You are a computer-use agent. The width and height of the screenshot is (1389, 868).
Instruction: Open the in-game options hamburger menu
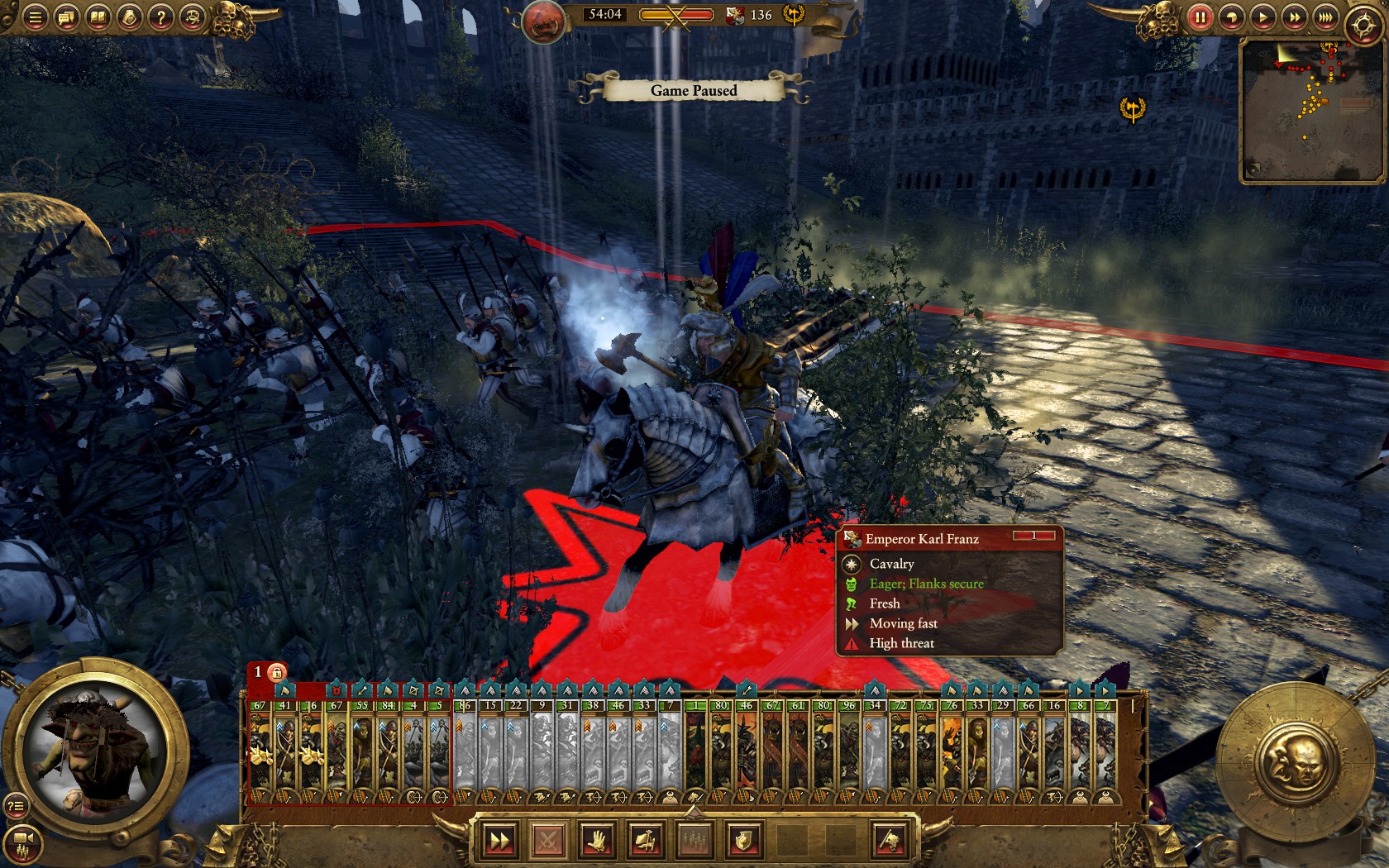tap(35, 17)
